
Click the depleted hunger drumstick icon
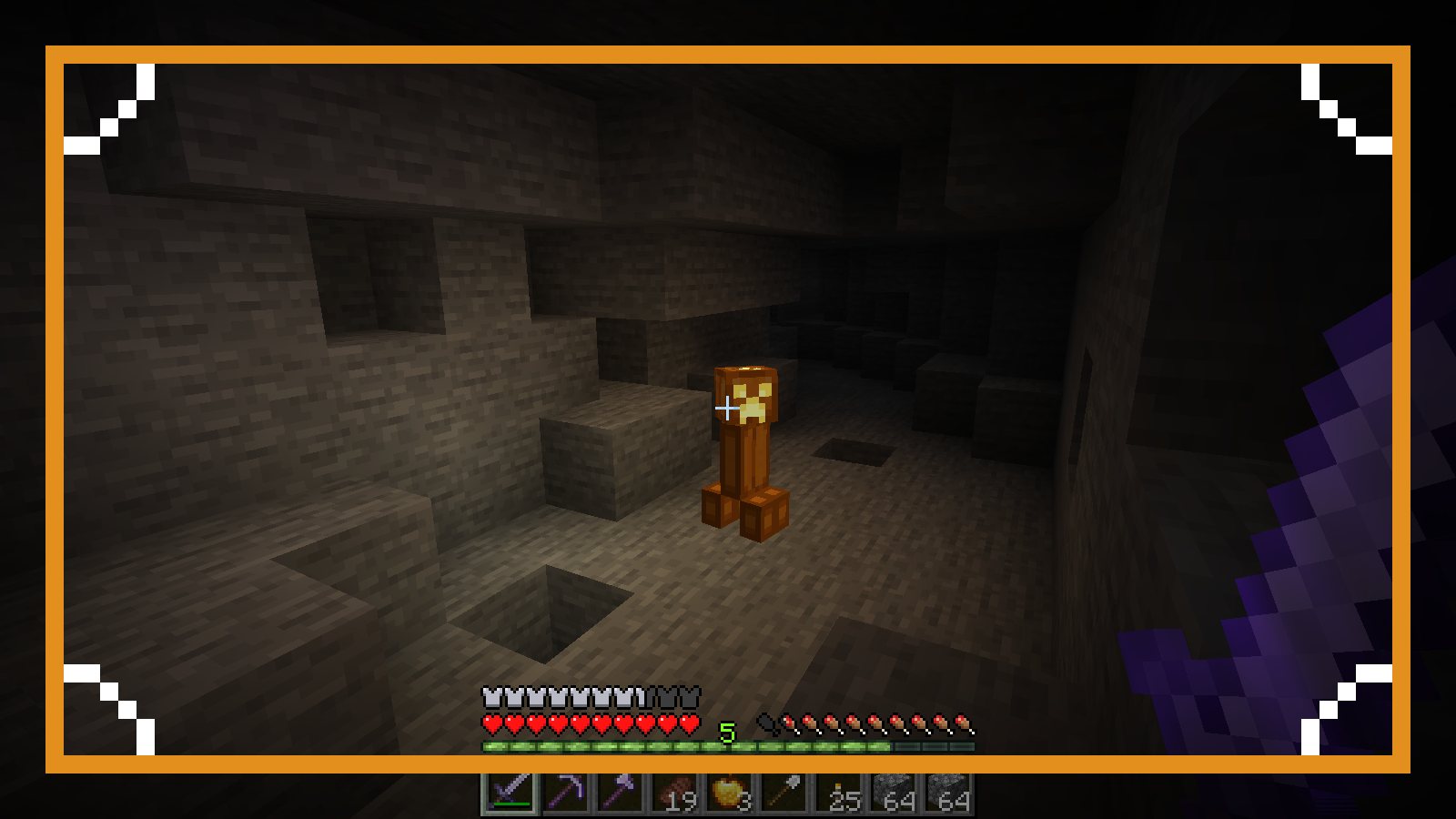(766, 723)
